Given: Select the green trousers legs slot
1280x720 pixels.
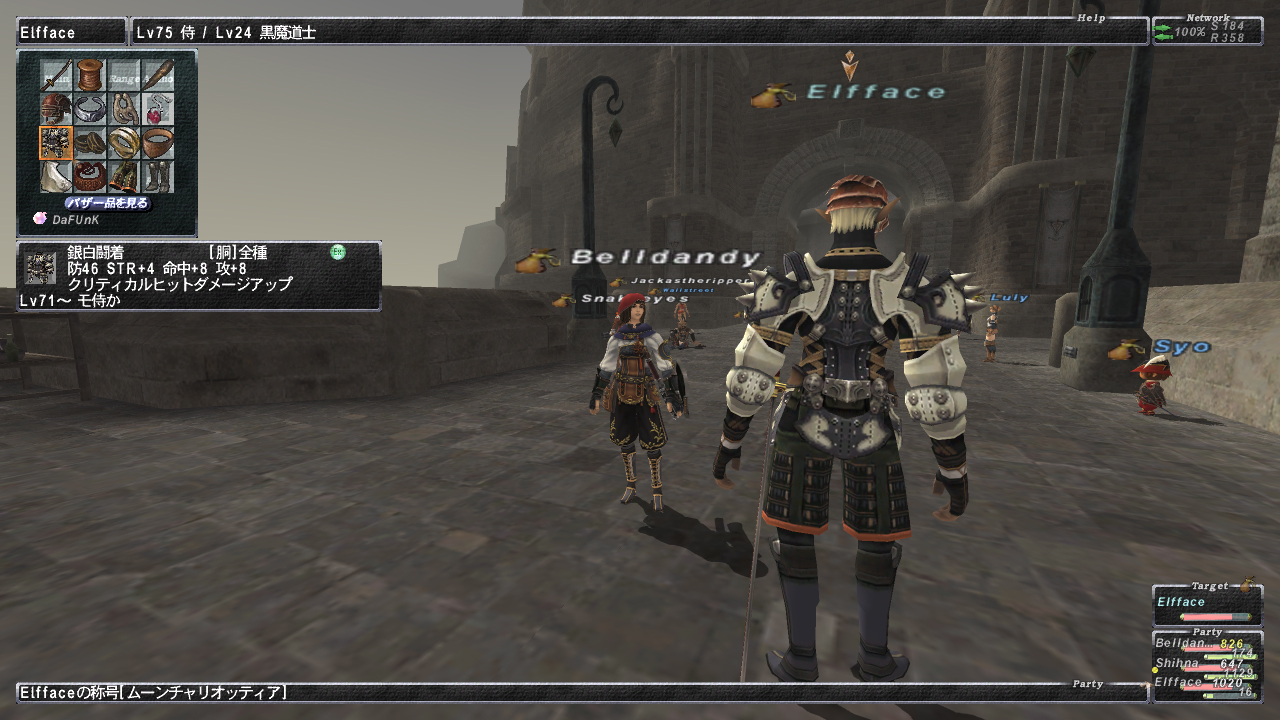Looking at the screenshot, I should 124,177.
